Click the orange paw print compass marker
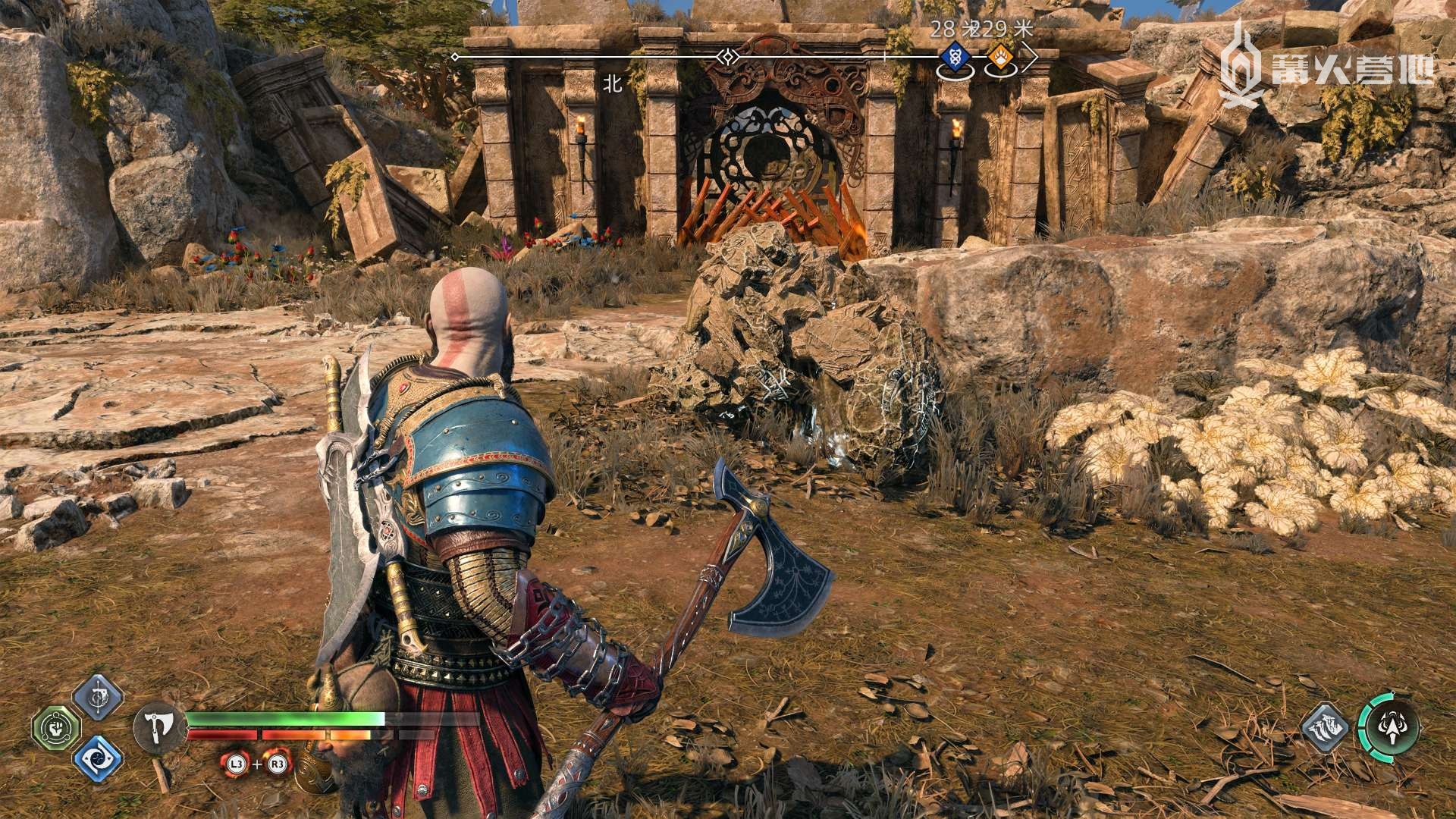Image resolution: width=1456 pixels, height=819 pixels. [x=998, y=57]
